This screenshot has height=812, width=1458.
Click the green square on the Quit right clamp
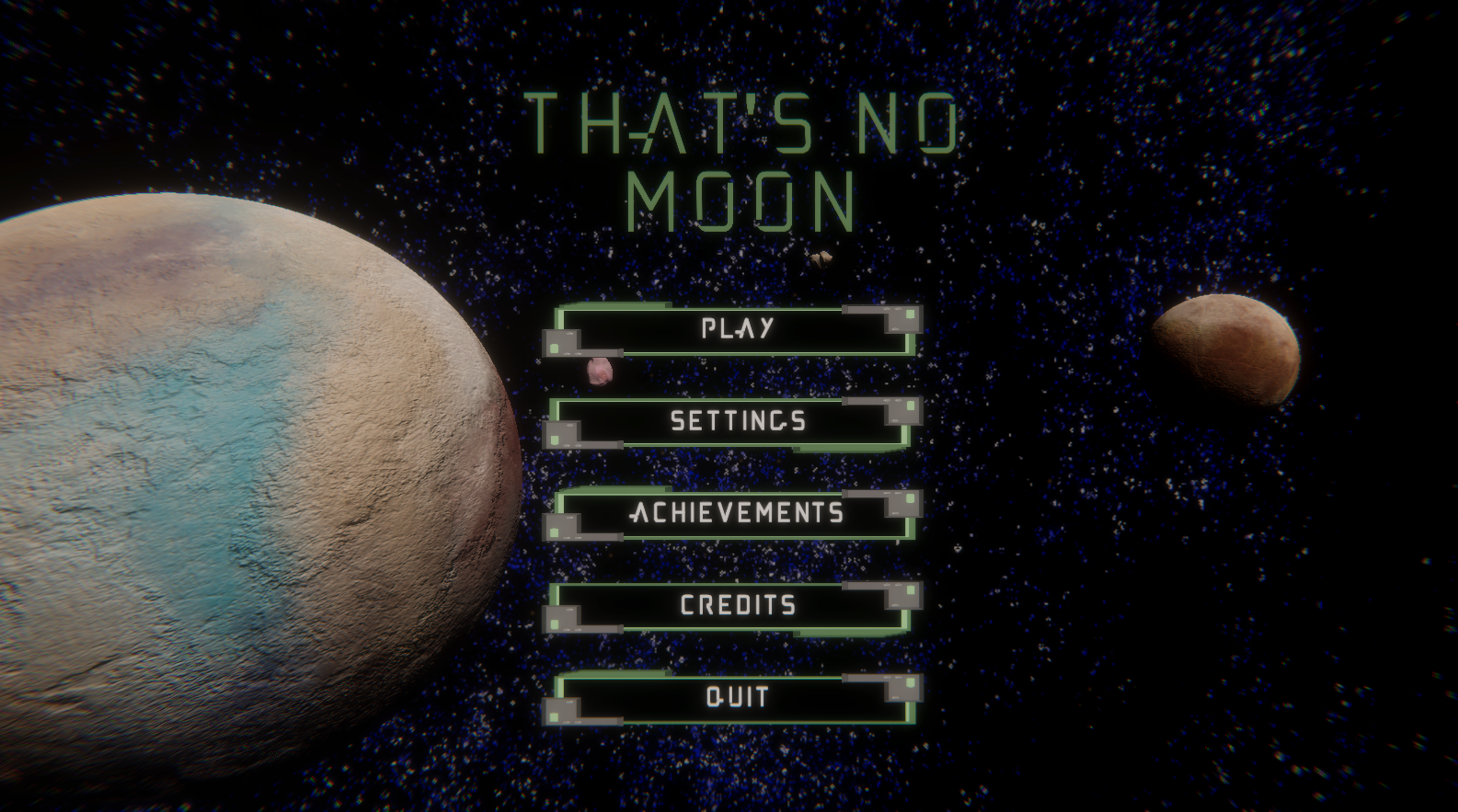910,684
